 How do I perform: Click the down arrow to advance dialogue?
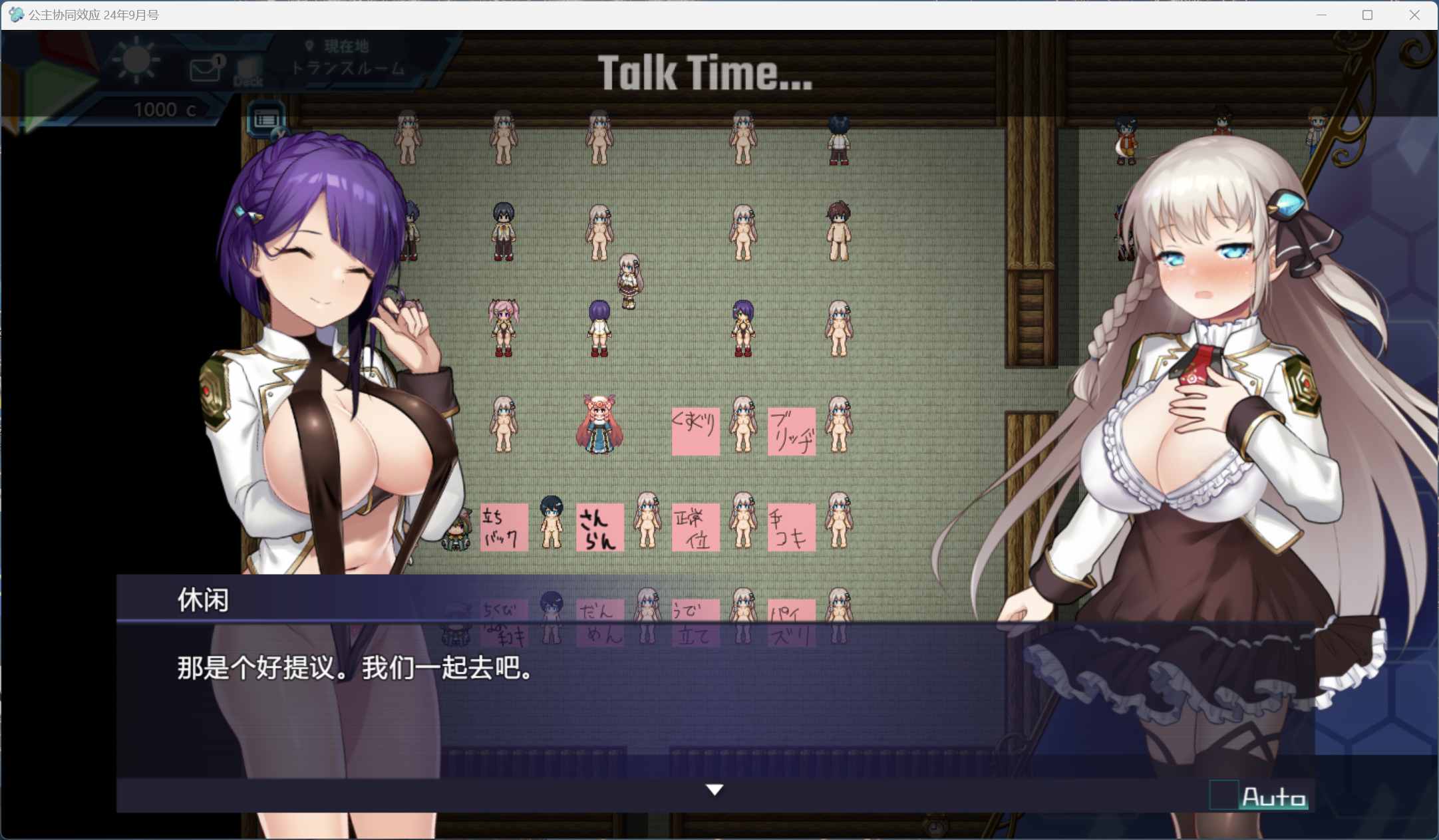point(713,790)
